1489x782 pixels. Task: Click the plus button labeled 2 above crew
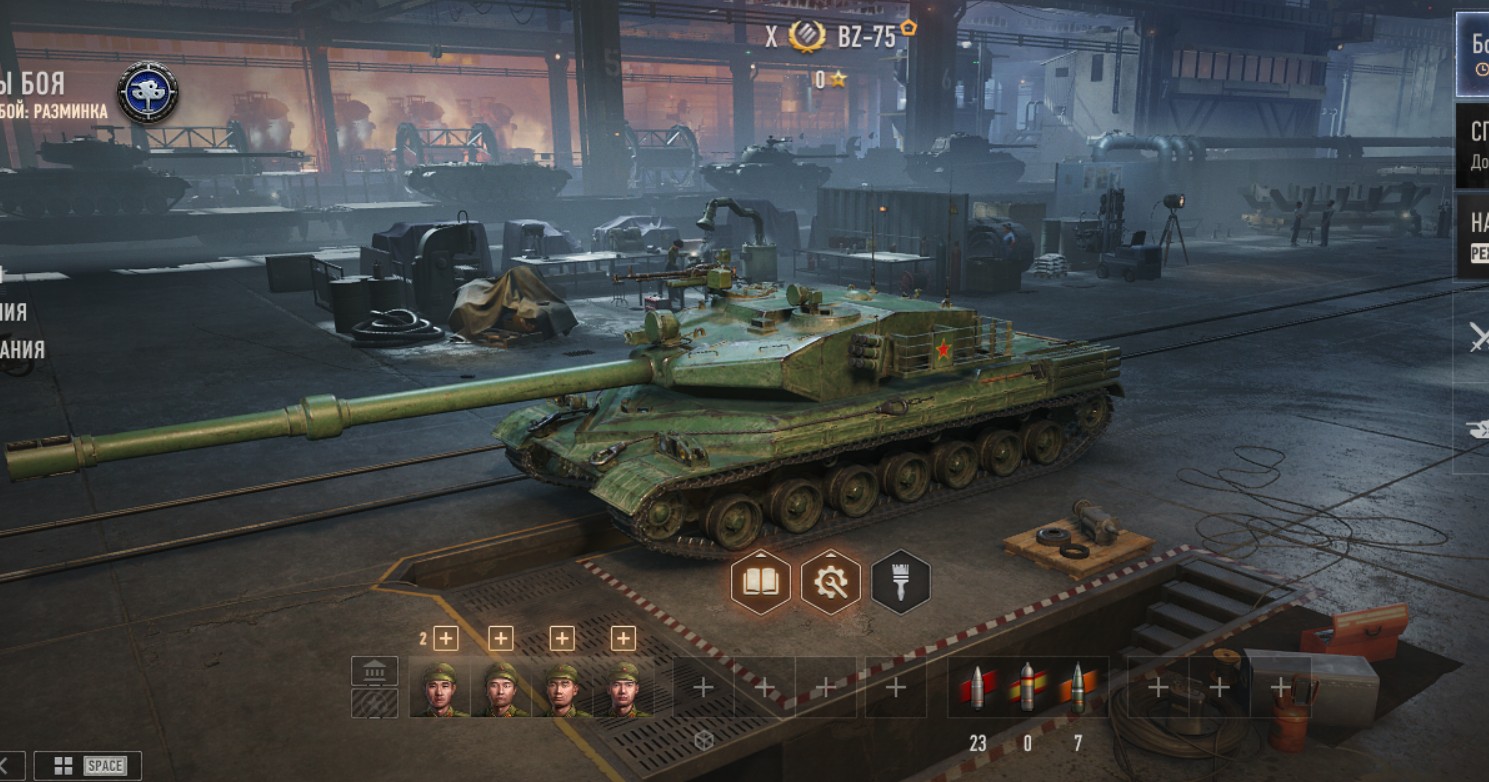tap(445, 638)
